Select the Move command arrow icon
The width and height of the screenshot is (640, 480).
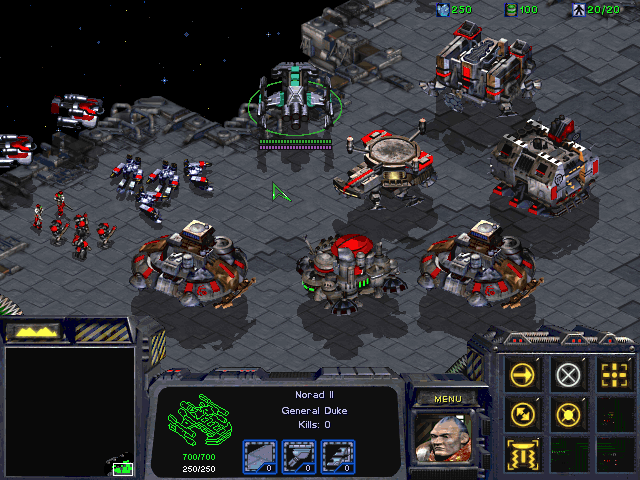point(525,375)
